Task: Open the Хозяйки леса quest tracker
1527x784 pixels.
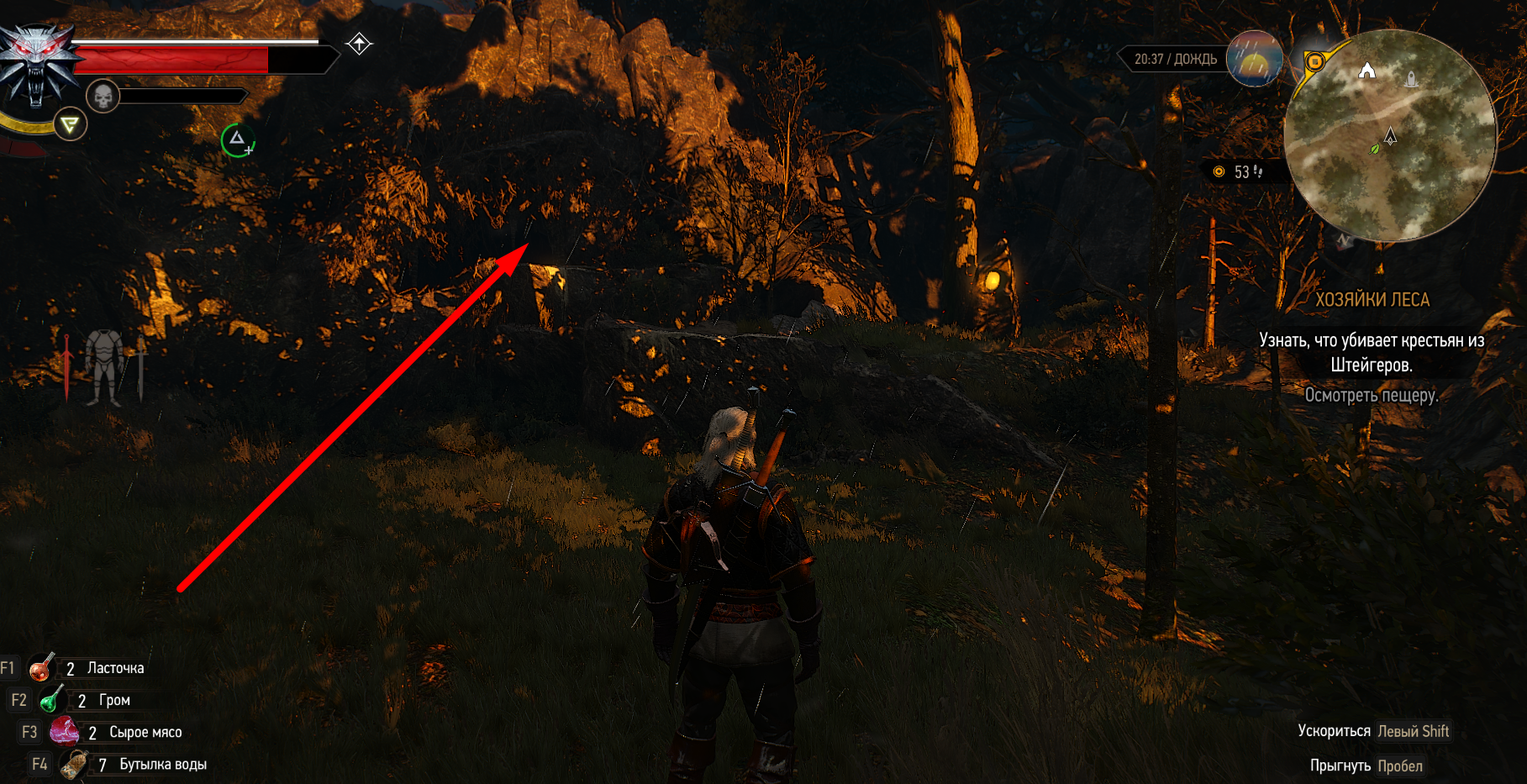Action: [x=1372, y=300]
